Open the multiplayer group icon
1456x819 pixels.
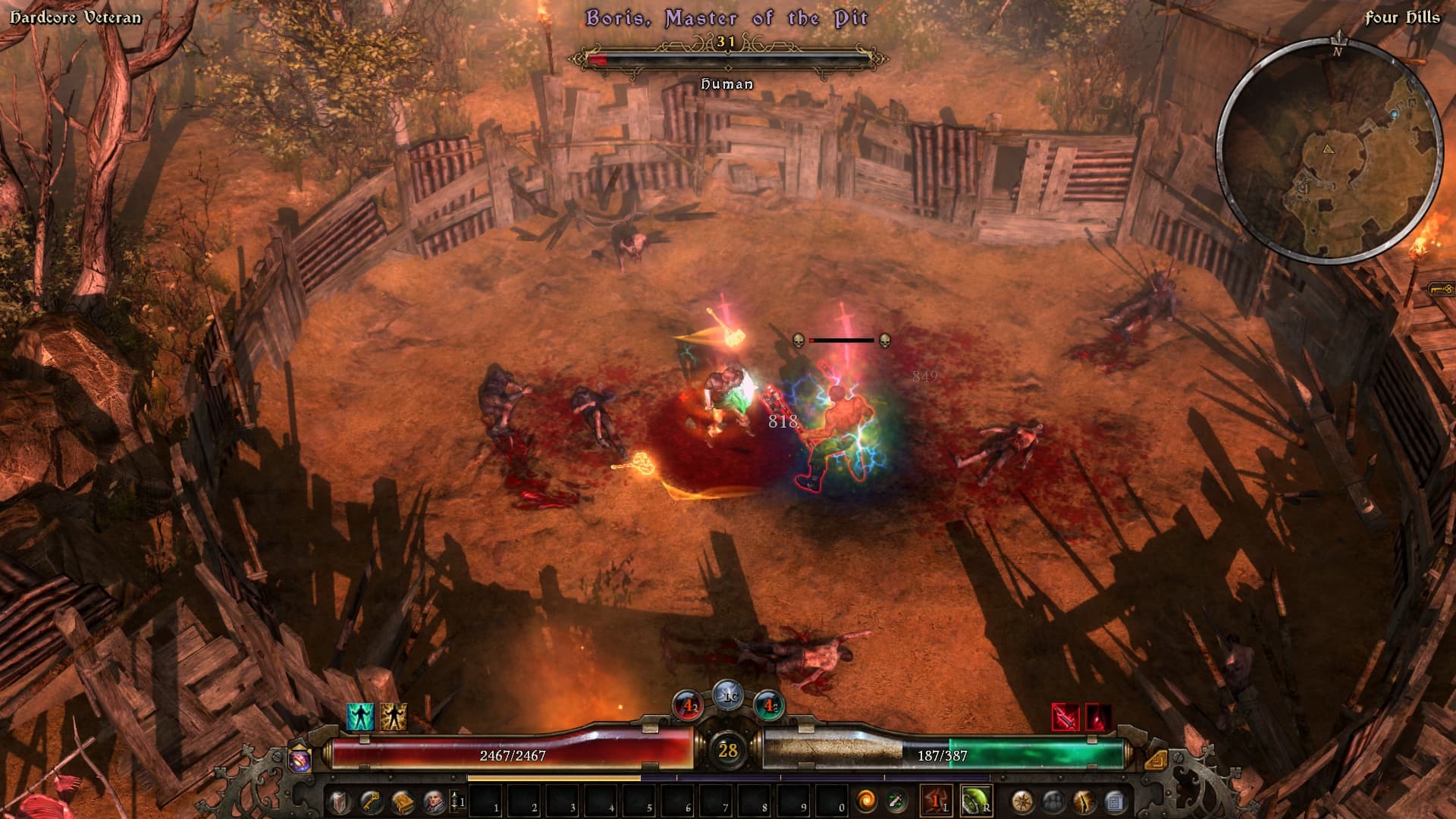(1053, 802)
